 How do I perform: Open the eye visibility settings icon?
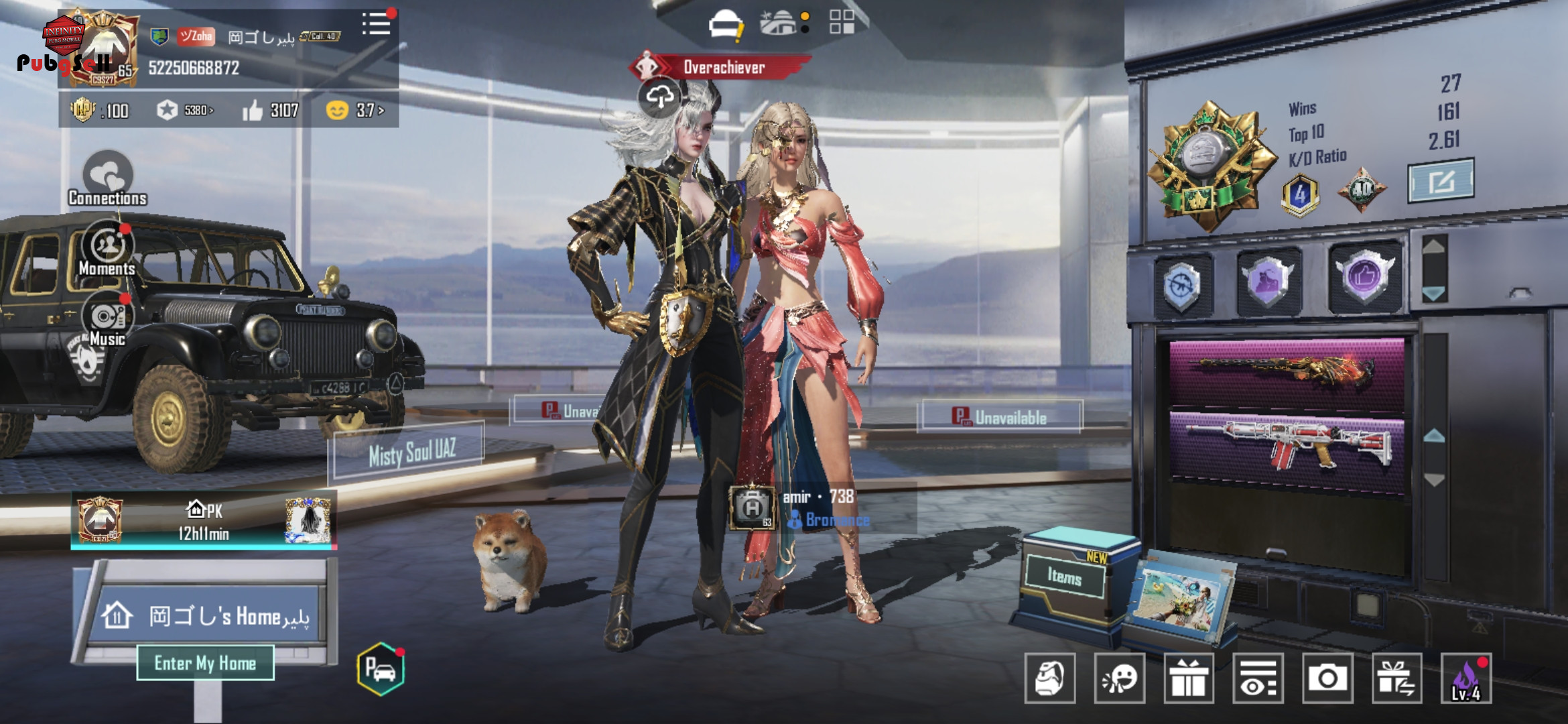pyautogui.click(x=1258, y=678)
